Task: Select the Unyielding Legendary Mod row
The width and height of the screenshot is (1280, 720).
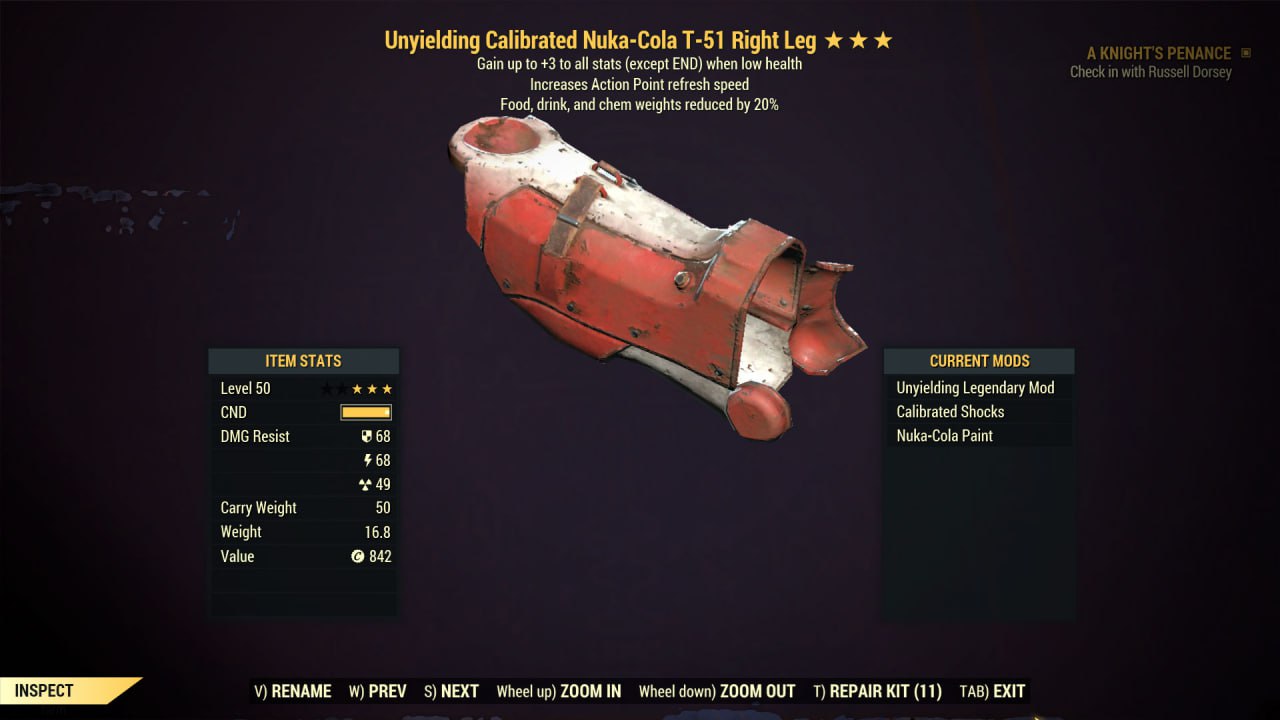Action: click(975, 388)
